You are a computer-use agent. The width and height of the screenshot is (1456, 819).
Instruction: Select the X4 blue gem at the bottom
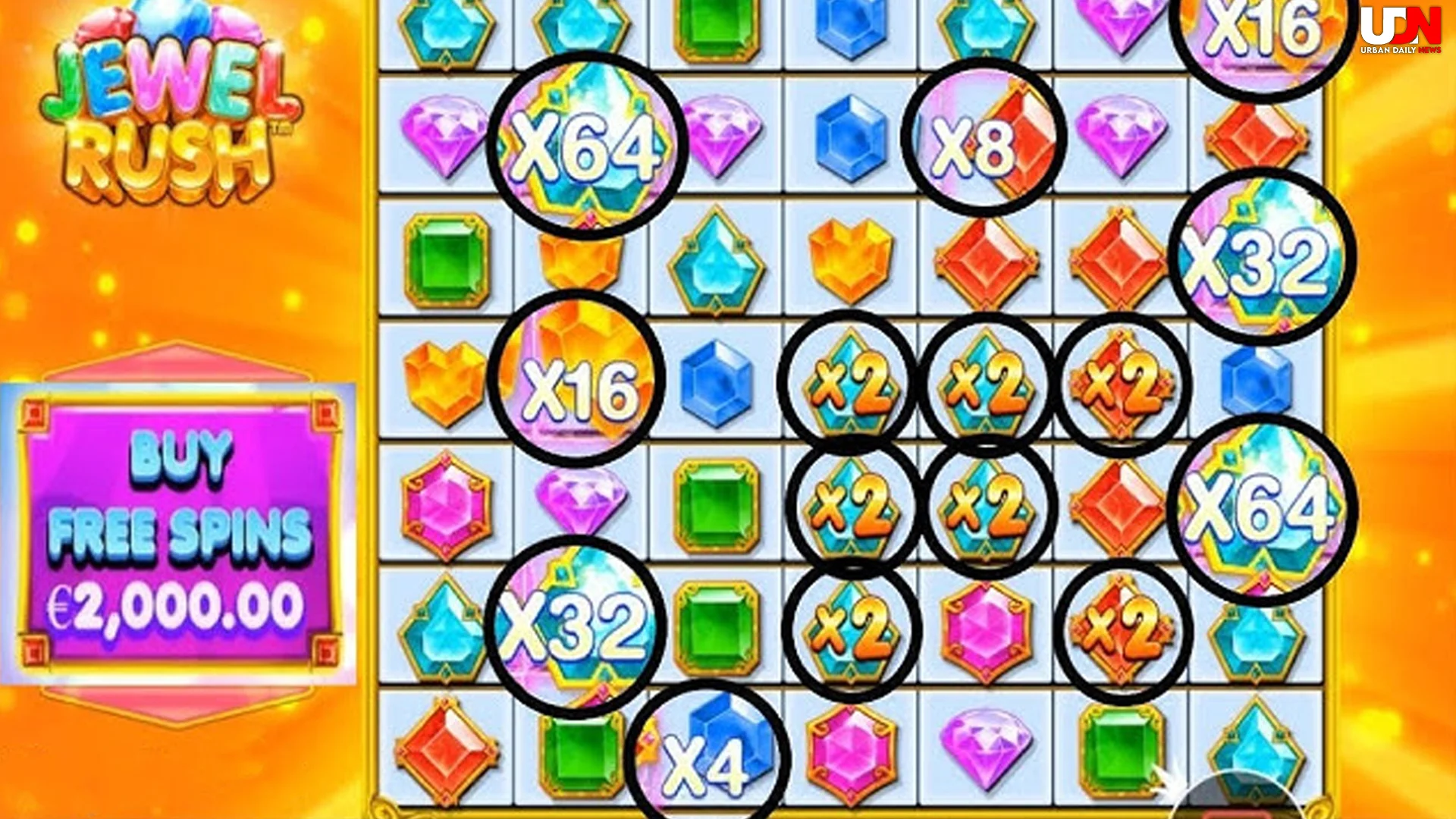pos(705,758)
